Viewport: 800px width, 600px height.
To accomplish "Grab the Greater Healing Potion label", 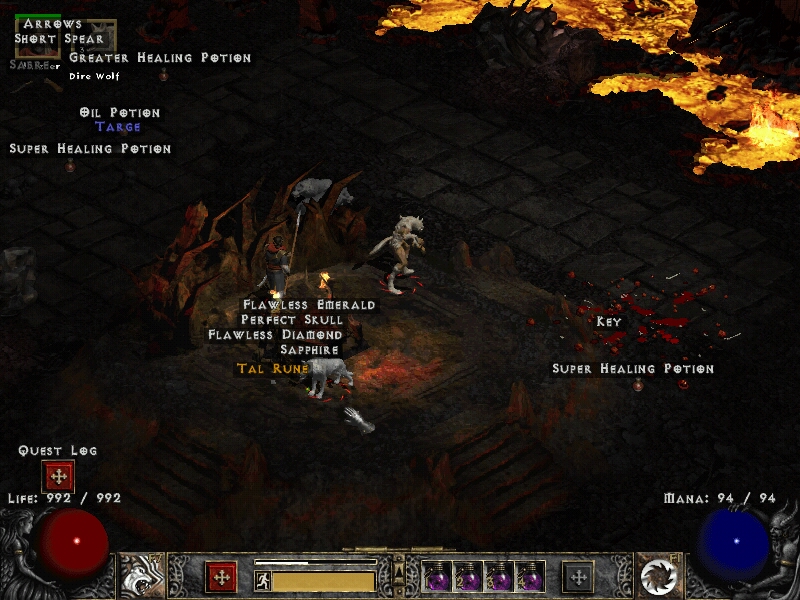I will coord(160,58).
